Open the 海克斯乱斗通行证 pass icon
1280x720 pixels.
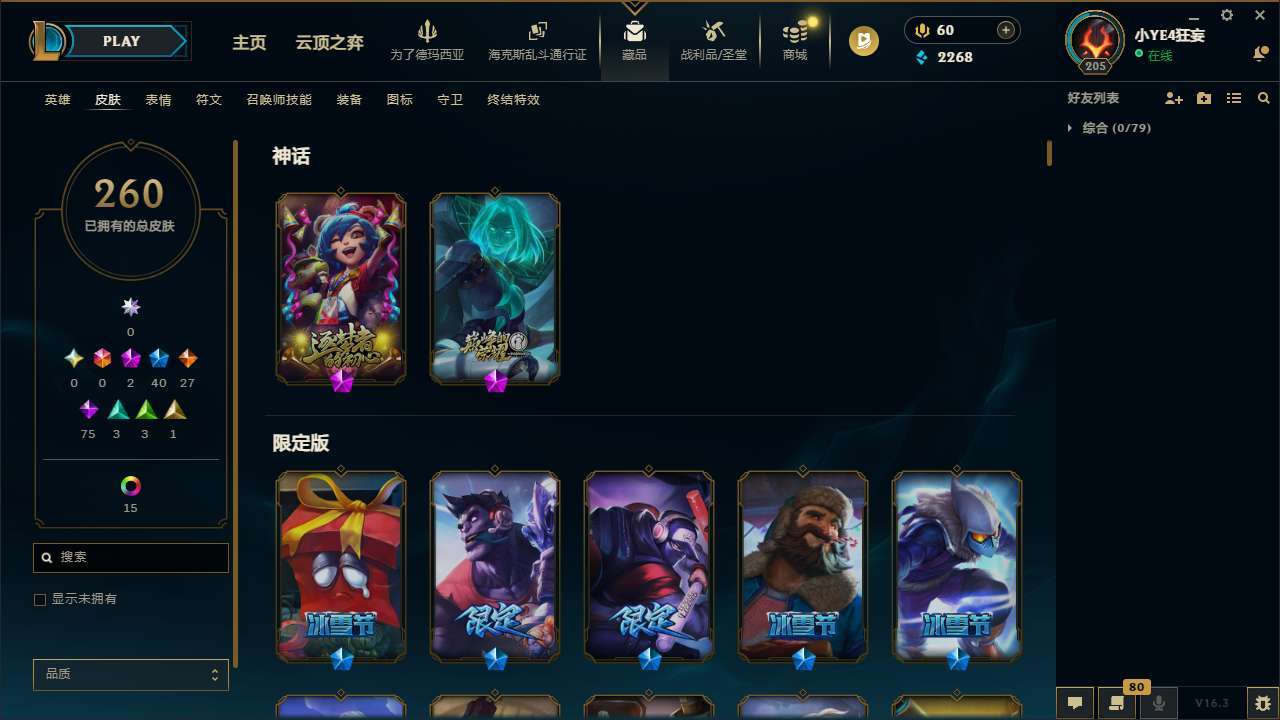coord(537,40)
